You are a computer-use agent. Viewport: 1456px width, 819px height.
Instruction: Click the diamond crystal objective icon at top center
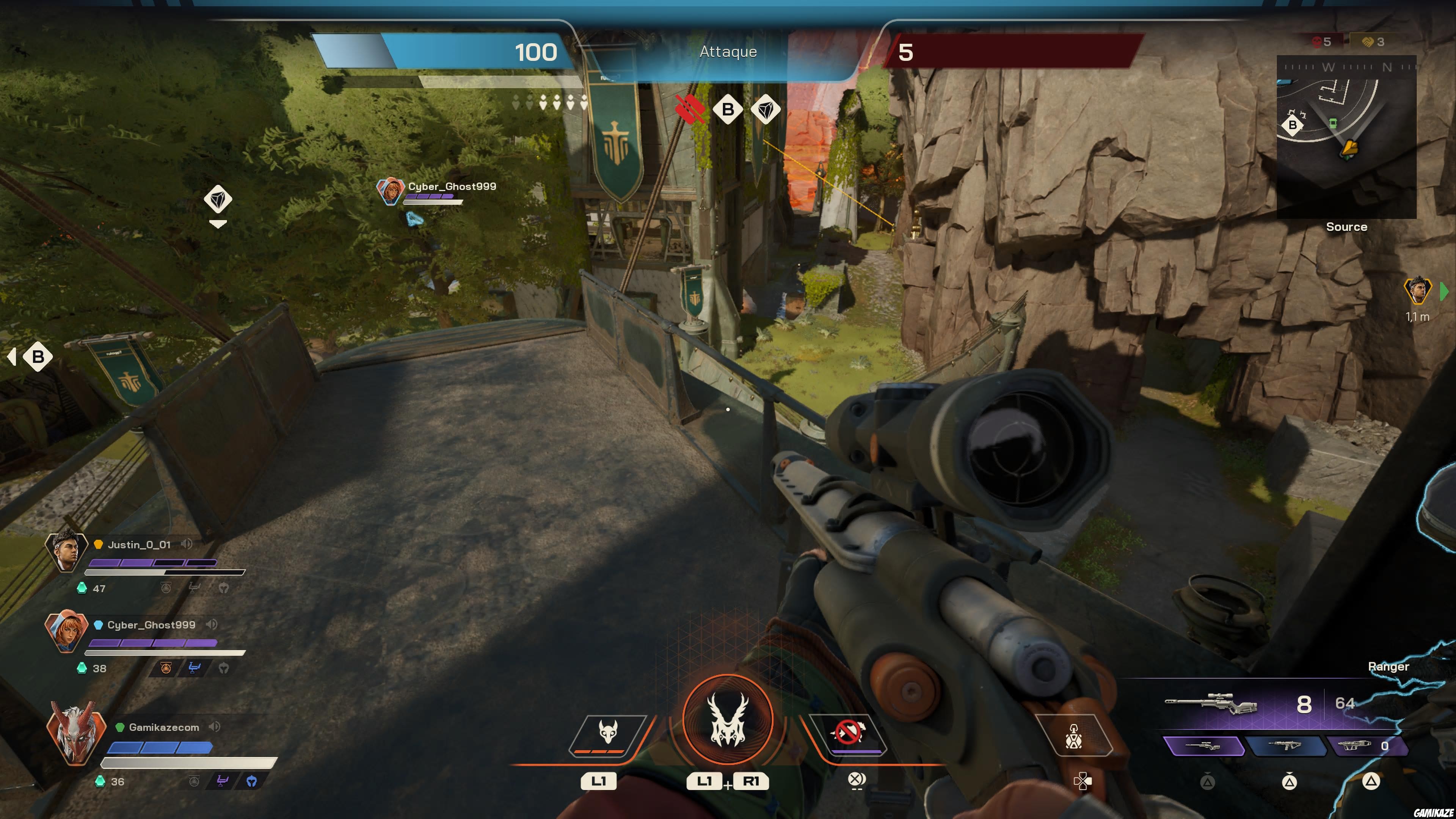(765, 109)
